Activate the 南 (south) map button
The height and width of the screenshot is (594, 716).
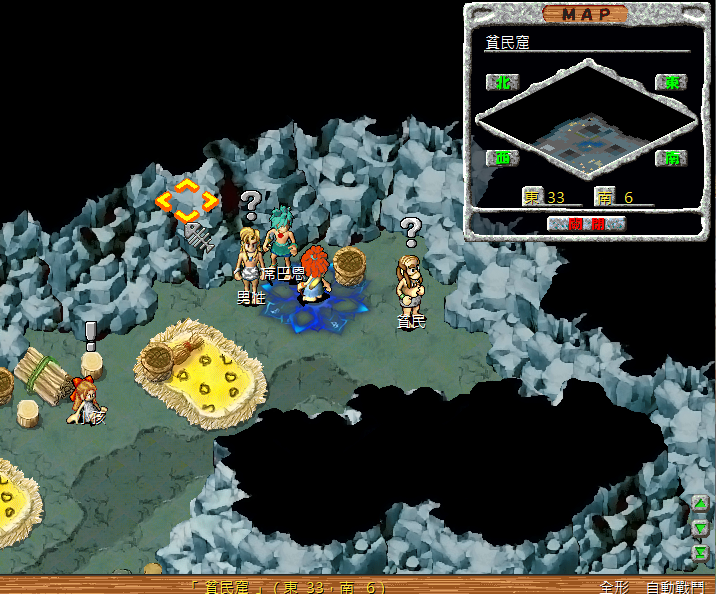point(671,158)
